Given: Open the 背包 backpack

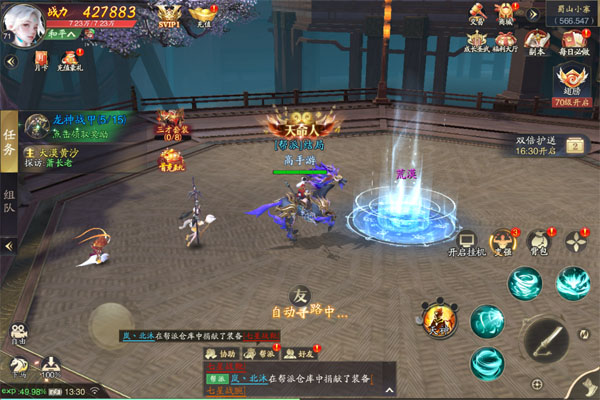Looking at the screenshot, I should (x=538, y=241).
